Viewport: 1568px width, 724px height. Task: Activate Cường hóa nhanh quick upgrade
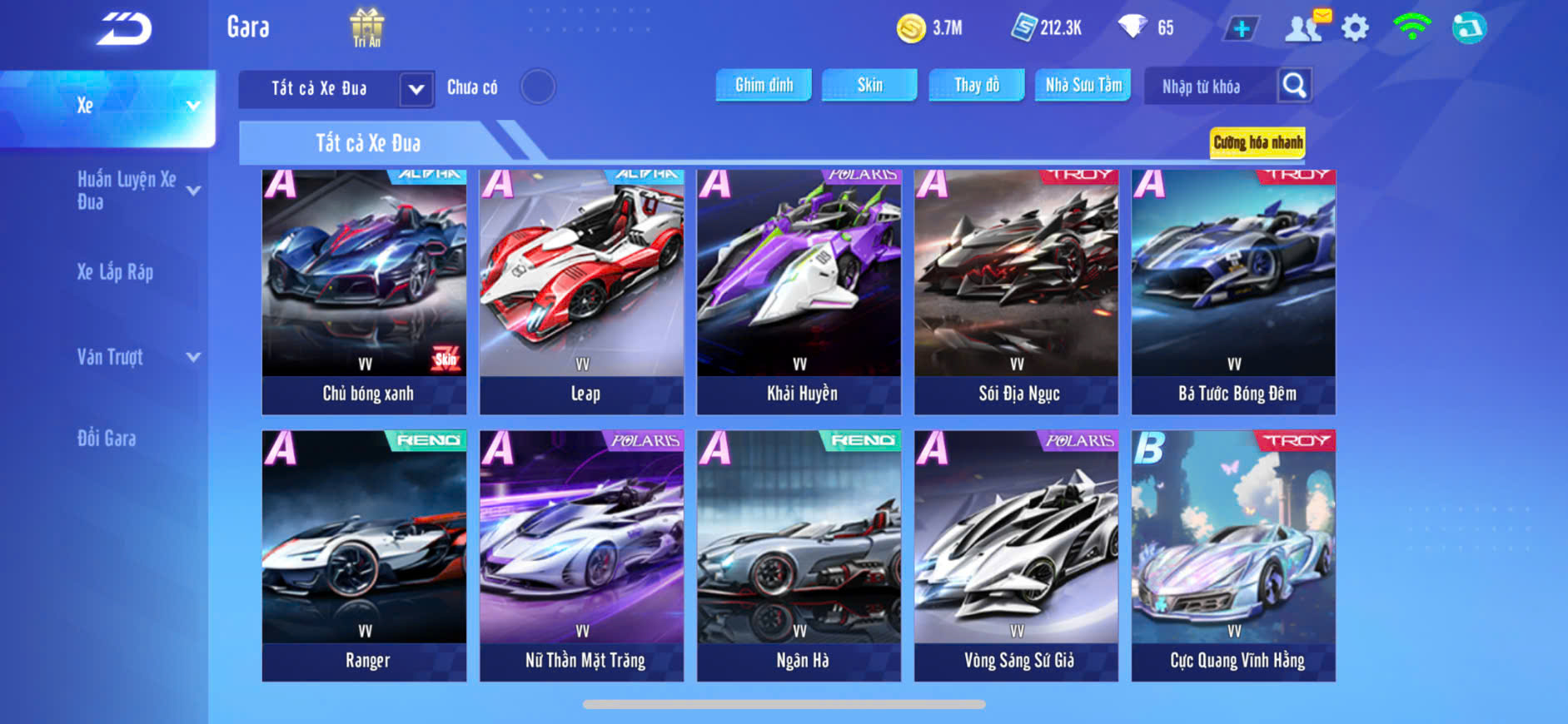1257,142
